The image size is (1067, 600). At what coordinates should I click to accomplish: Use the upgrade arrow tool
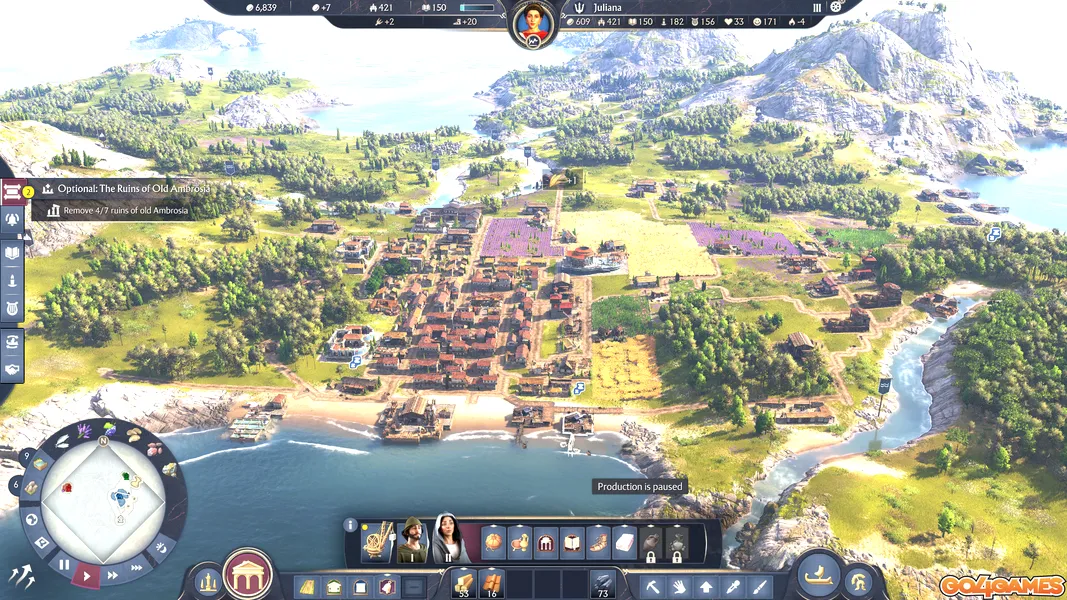[706, 586]
